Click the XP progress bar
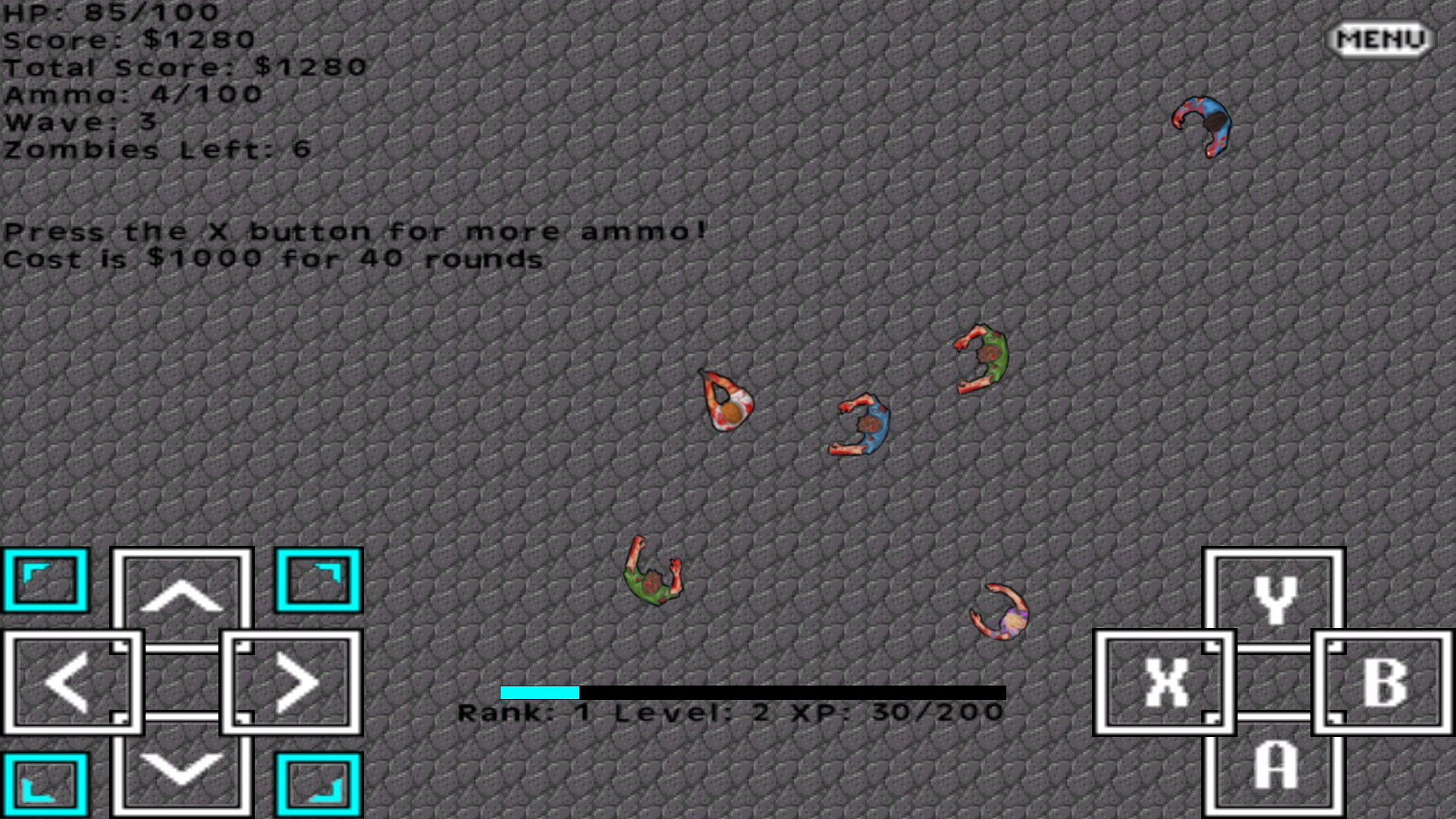 [x=751, y=692]
